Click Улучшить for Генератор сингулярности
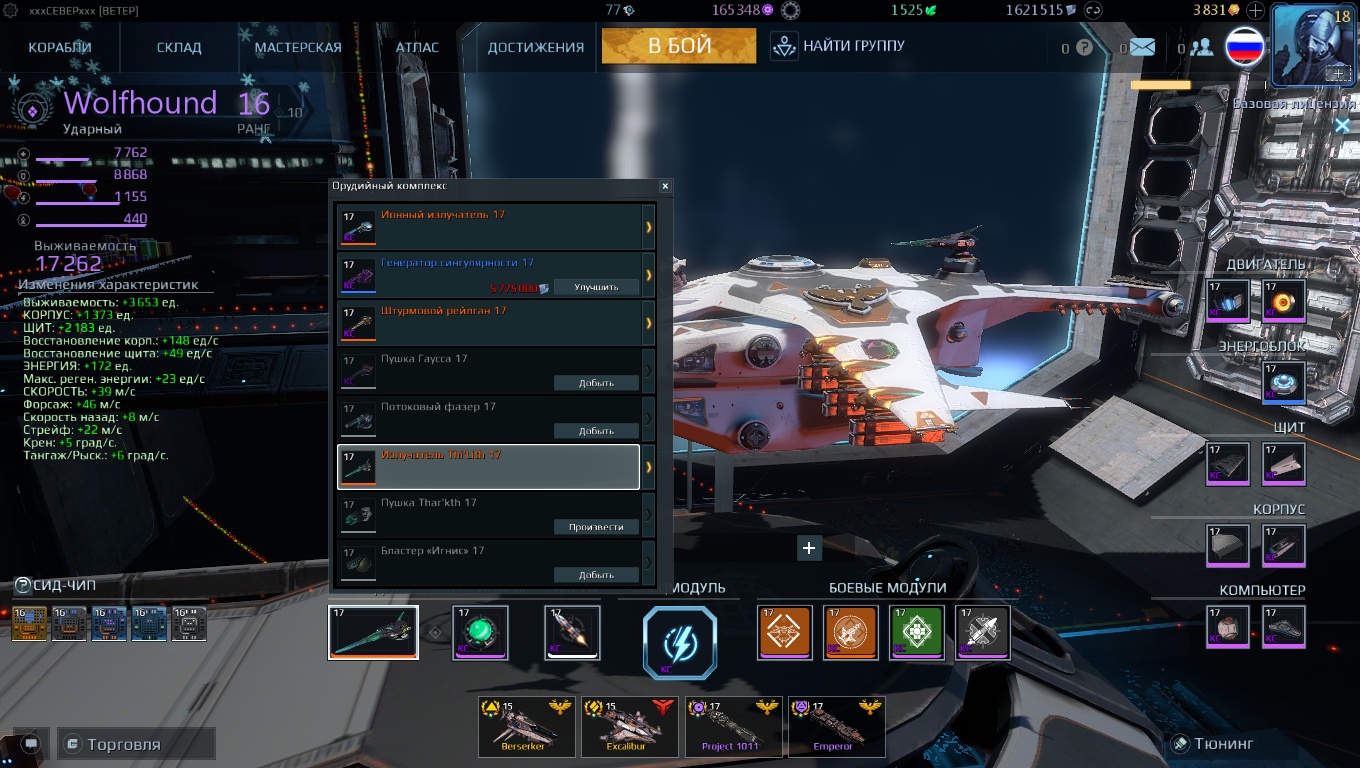Viewport: 1360px width, 768px height. click(597, 287)
